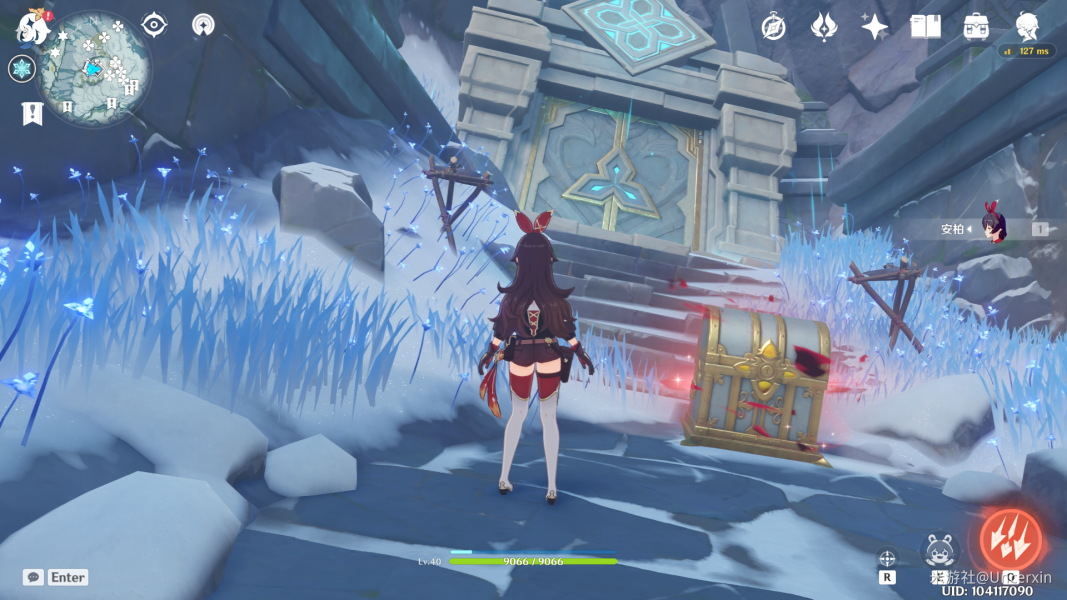Open the compass events icon
This screenshot has height=600, width=1067.
pos(773,27)
